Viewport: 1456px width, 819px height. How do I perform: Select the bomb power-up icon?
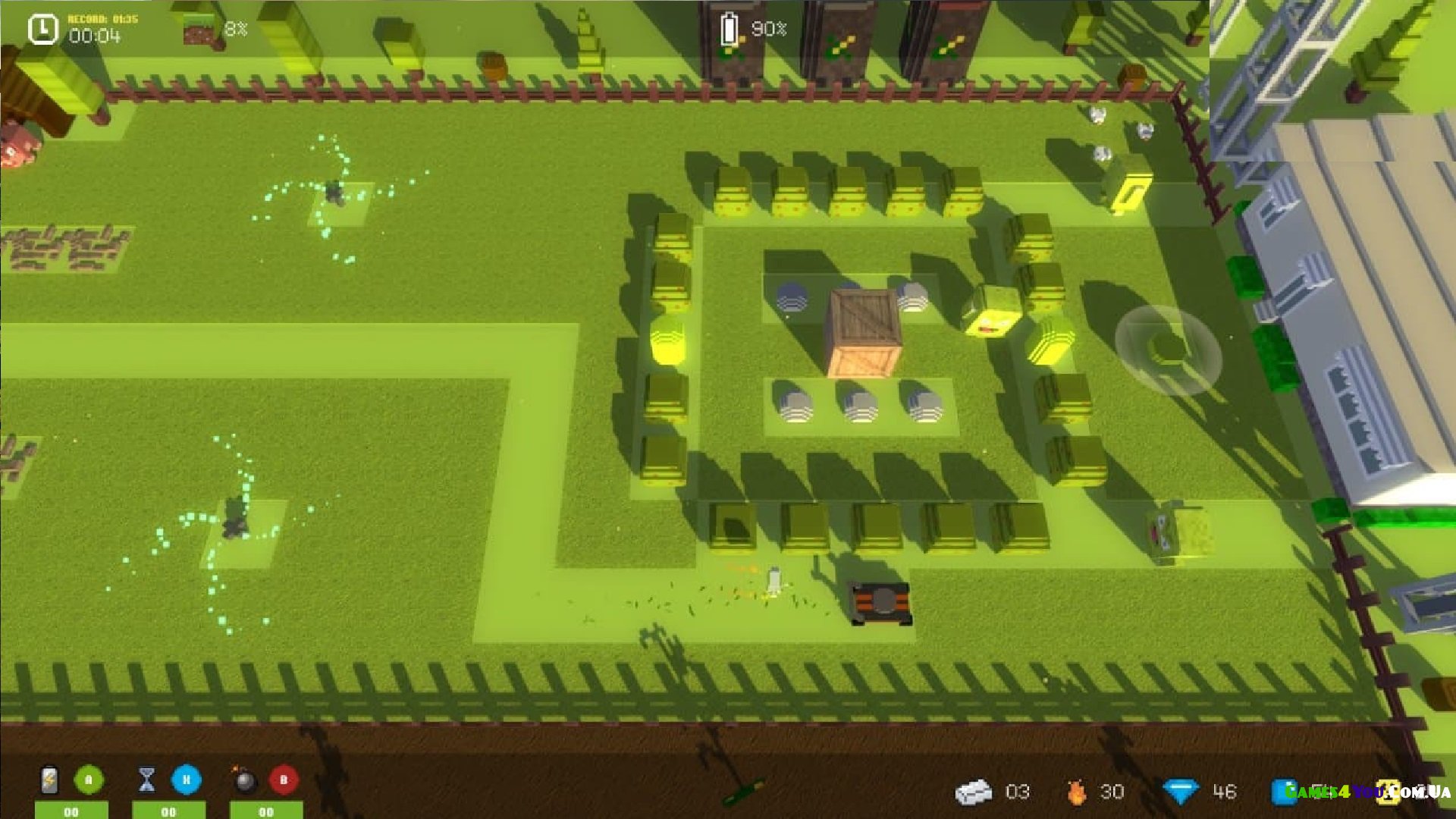244,780
